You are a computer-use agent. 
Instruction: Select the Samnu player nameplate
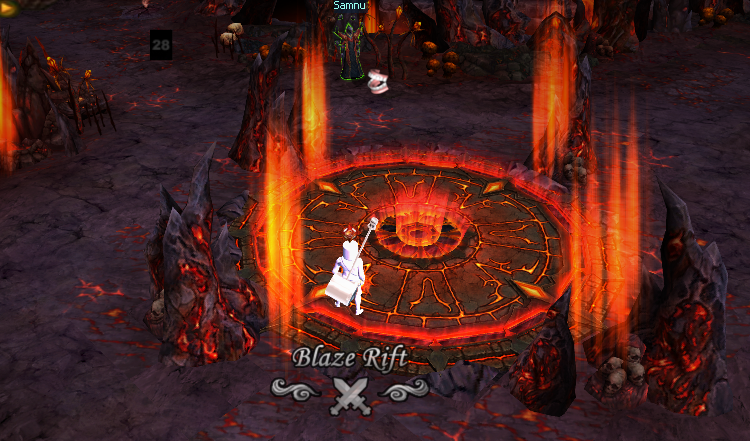[x=350, y=6]
